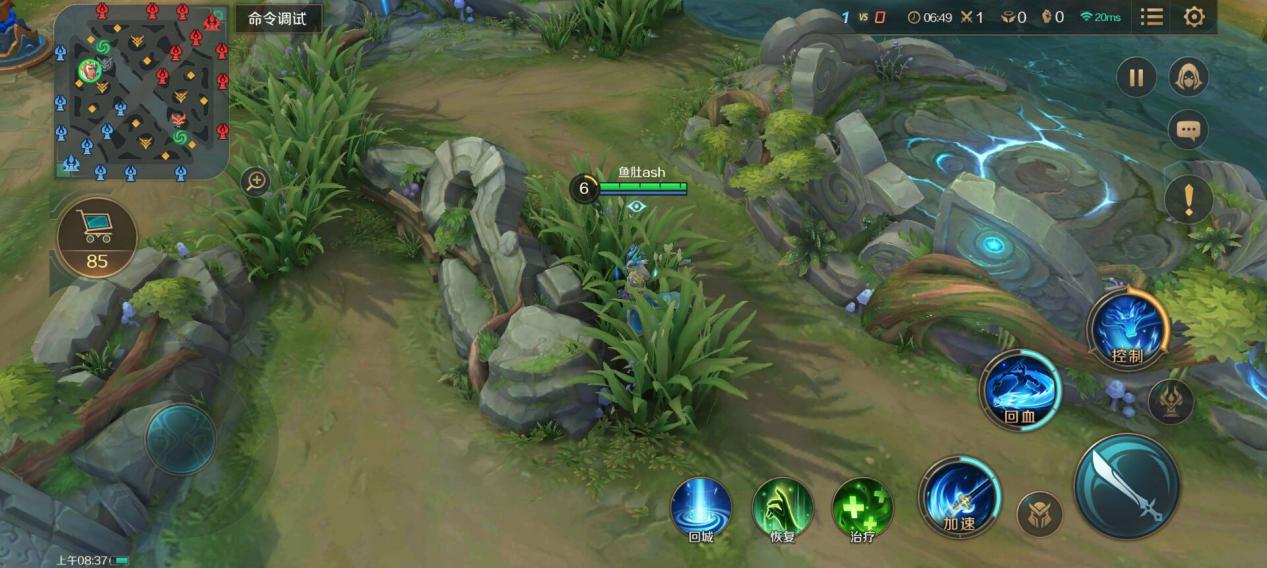Viewport: 1267px width, 568px height.
Task: Open the minimap
Action: point(141,91)
